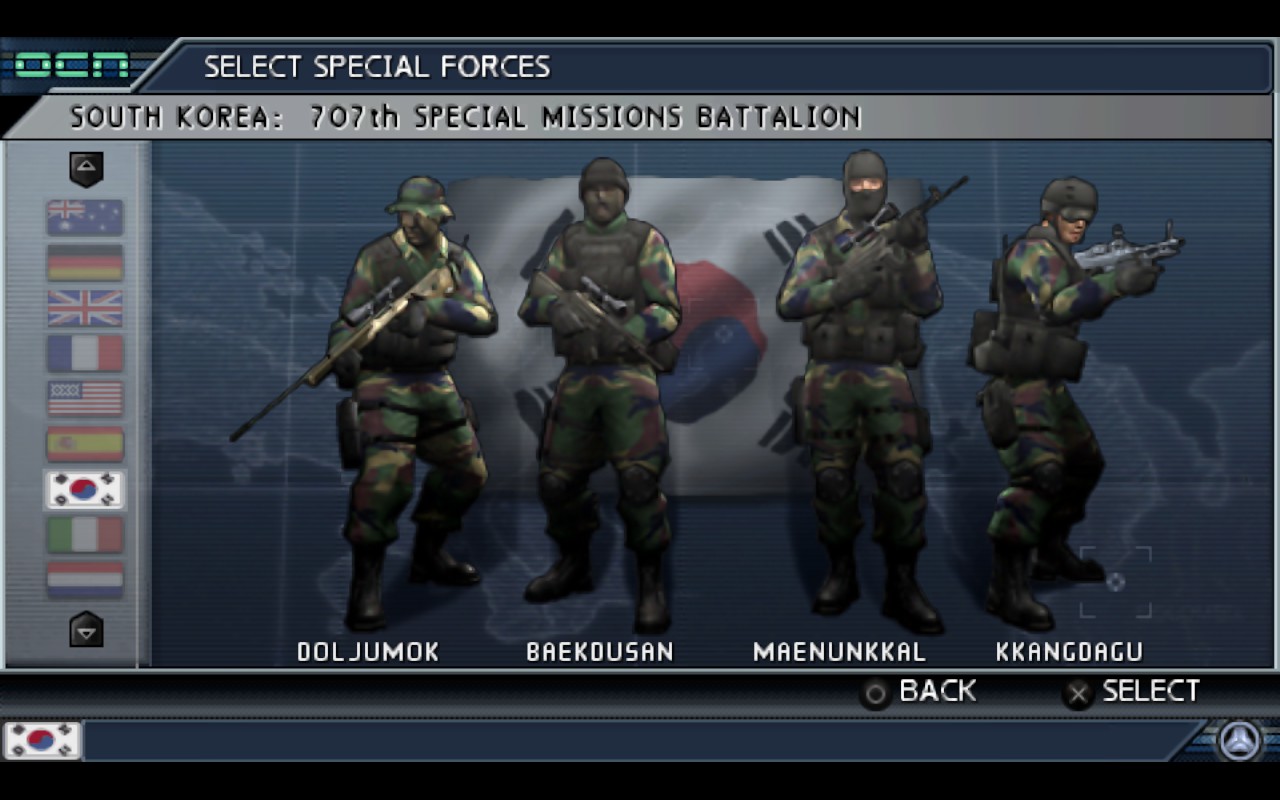The width and height of the screenshot is (1280, 800).
Task: Click the highlighted South Korea flag
Action: [85, 489]
